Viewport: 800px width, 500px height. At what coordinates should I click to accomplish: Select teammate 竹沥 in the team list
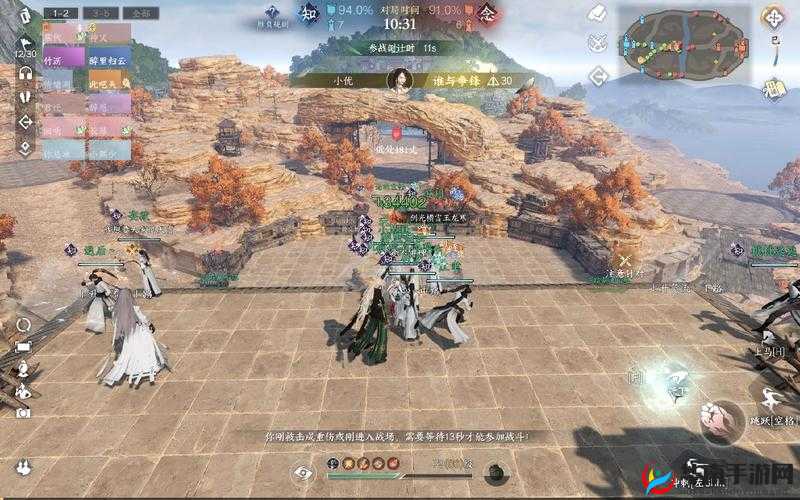point(62,58)
